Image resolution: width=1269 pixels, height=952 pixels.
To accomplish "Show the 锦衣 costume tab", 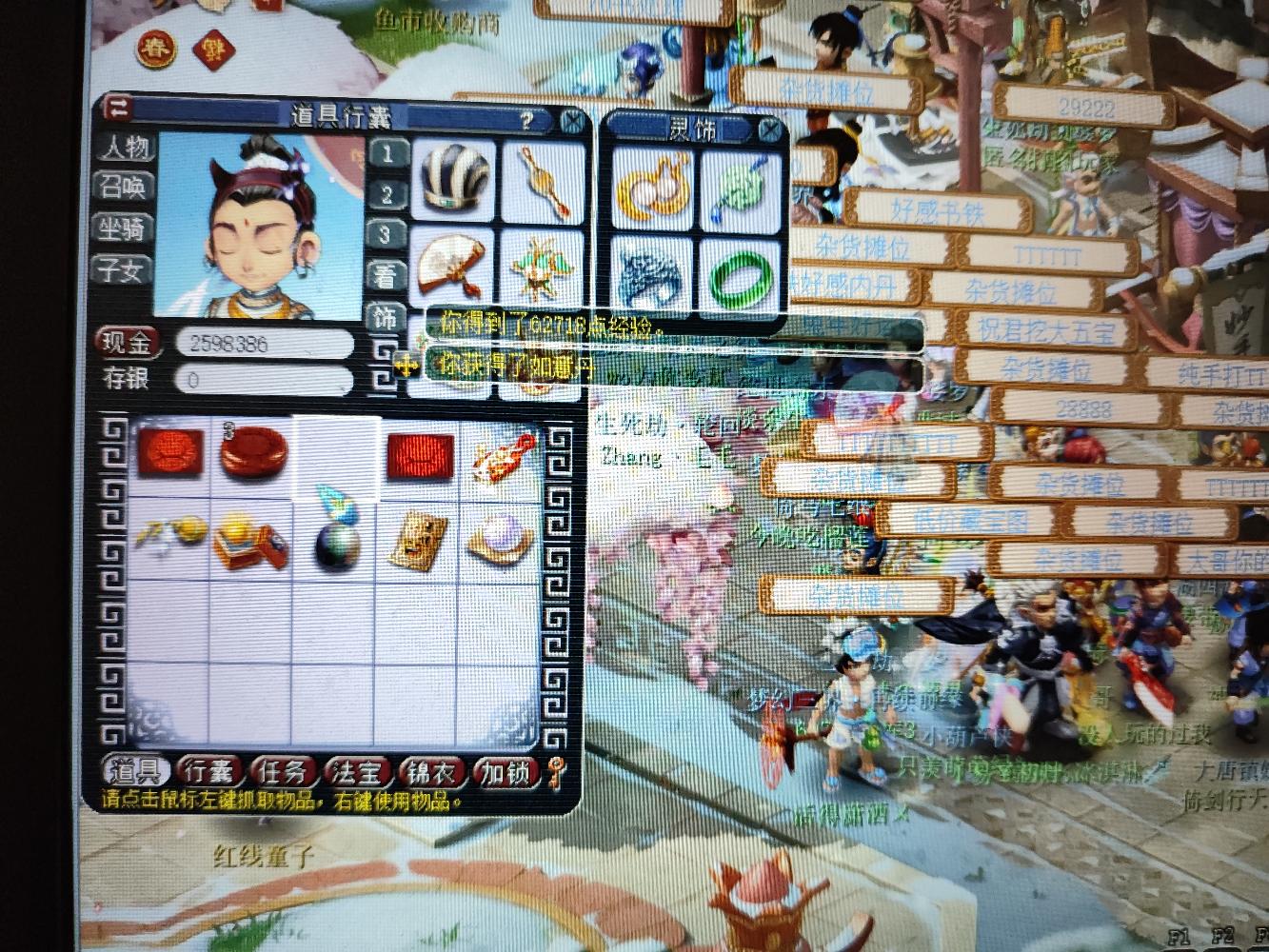I will 430,771.
